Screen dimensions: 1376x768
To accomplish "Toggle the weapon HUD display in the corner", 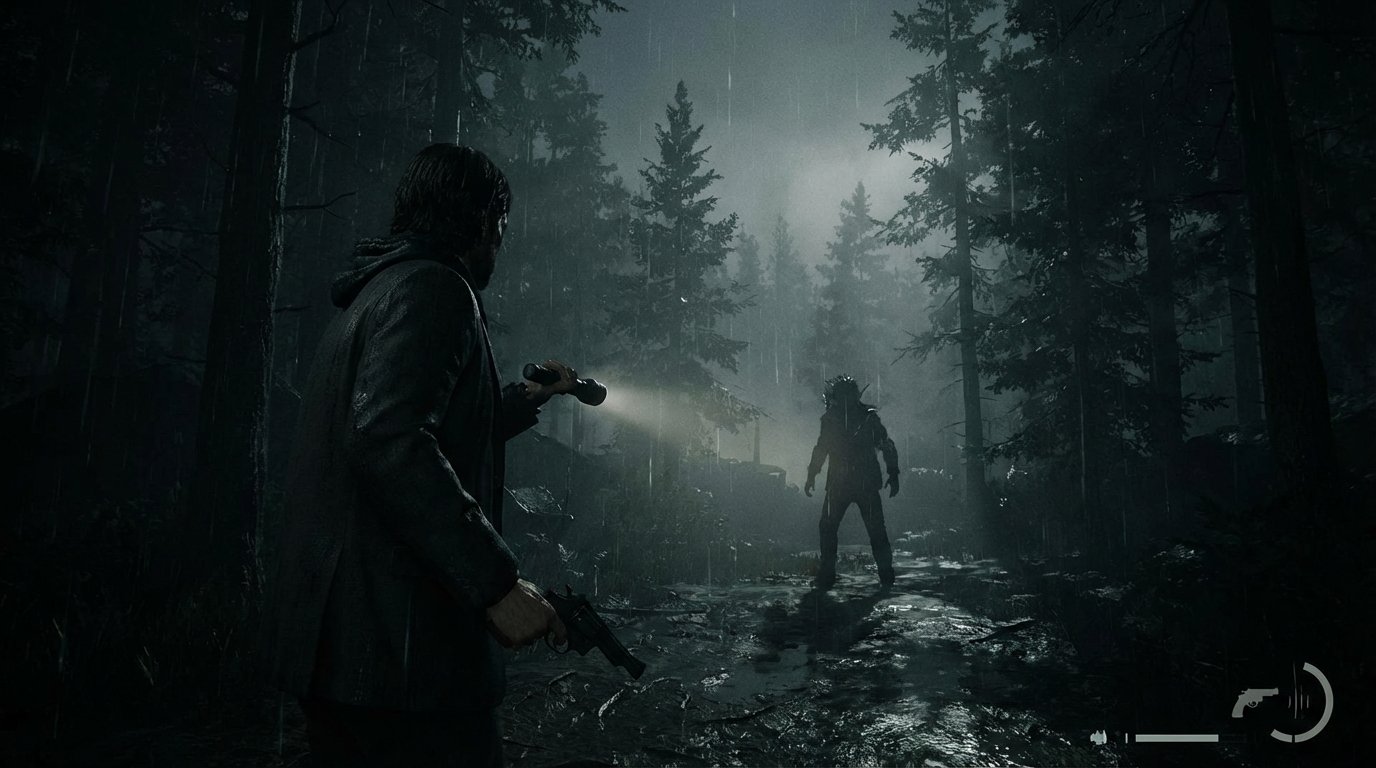I will click(x=1256, y=702).
